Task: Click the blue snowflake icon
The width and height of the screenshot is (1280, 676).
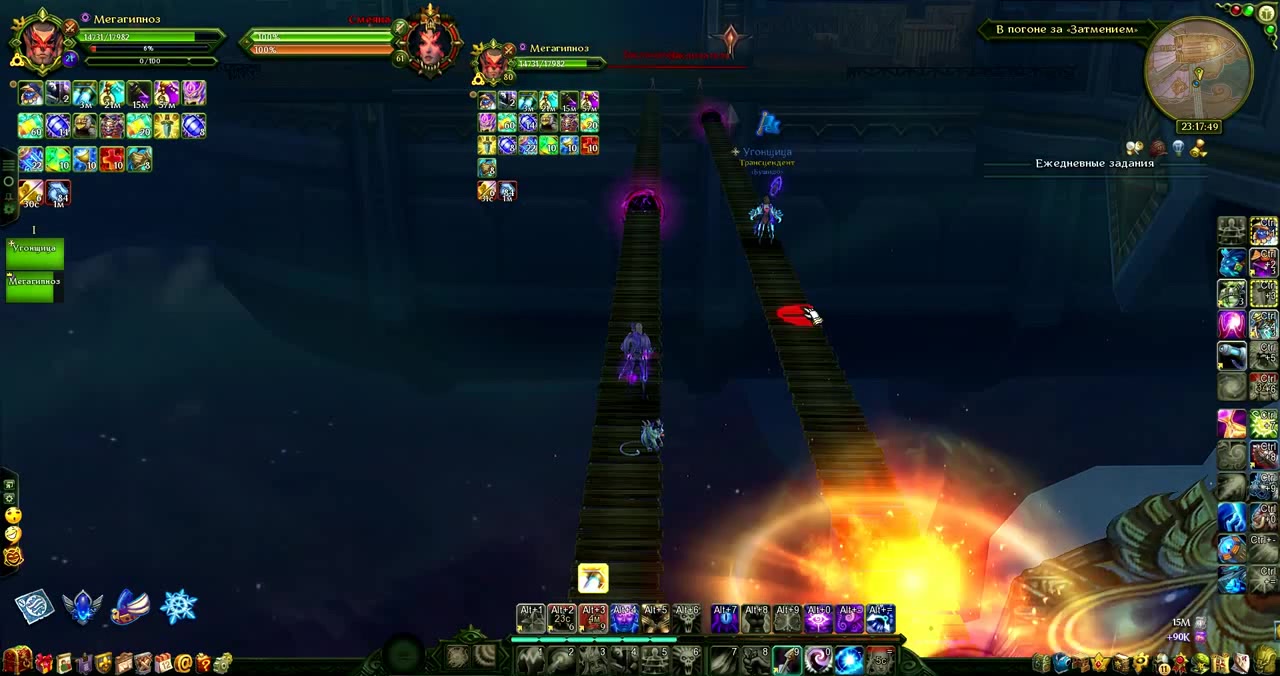Action: (x=179, y=606)
